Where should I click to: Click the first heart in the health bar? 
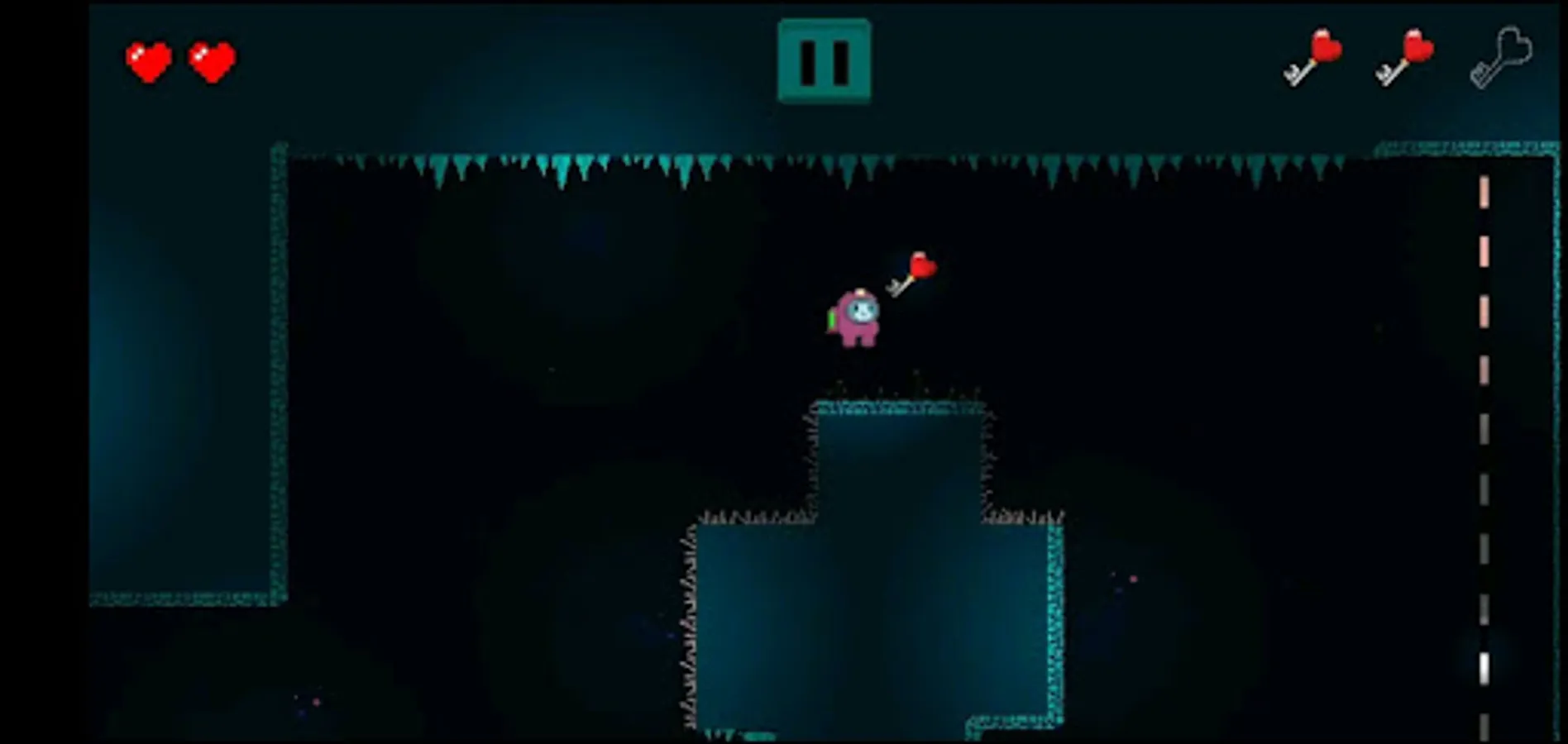[149, 60]
